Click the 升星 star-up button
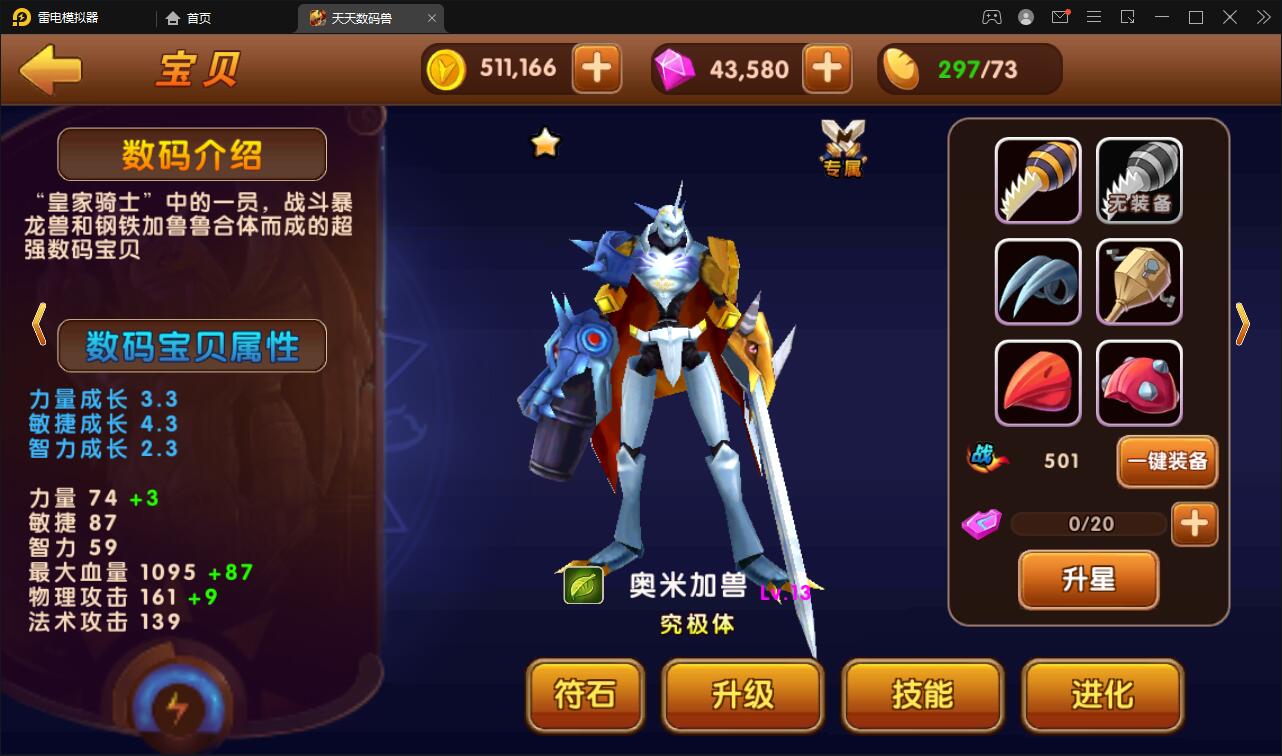This screenshot has height=756, width=1282. click(1088, 580)
